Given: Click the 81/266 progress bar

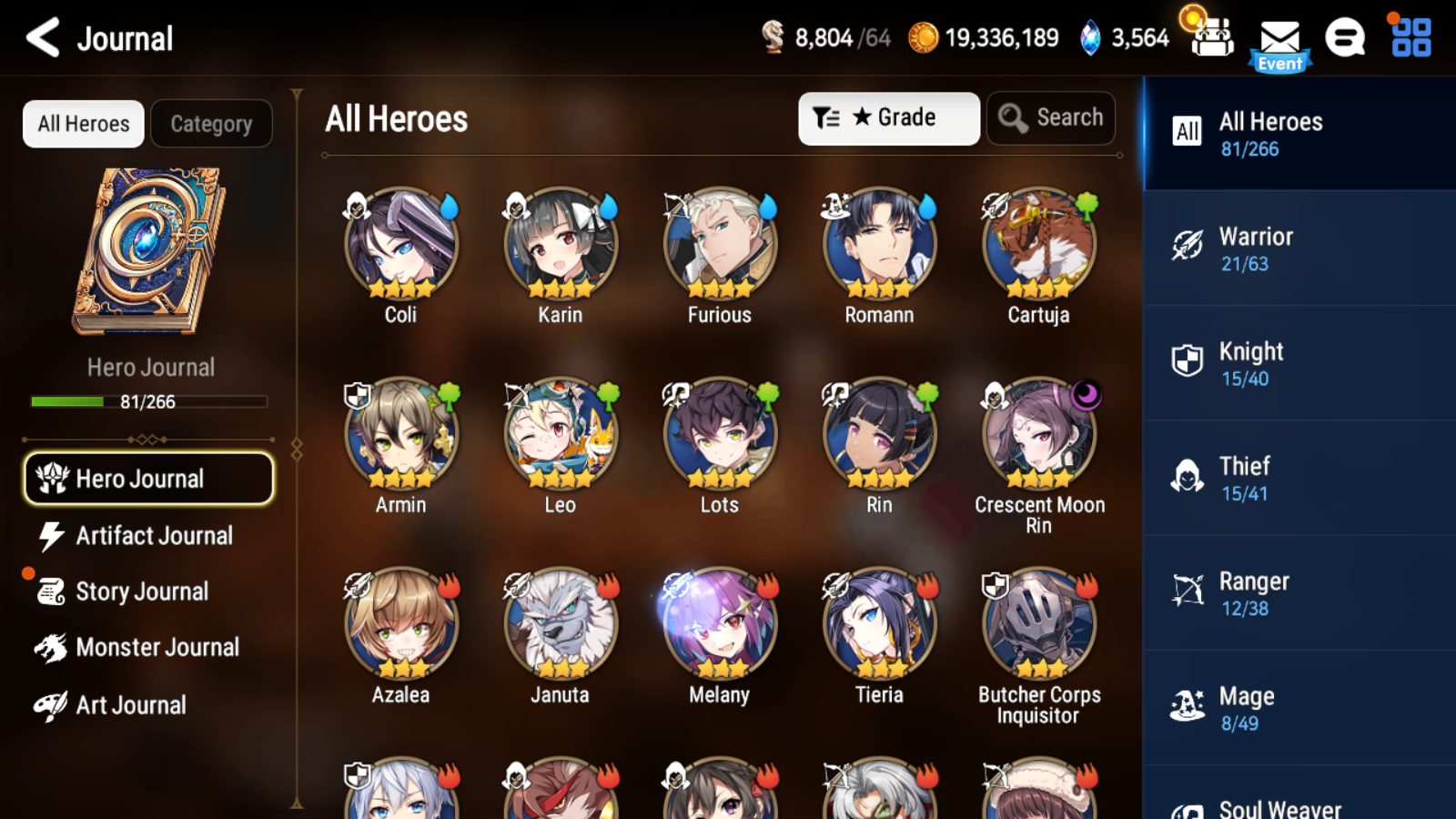Looking at the screenshot, I should 148,401.
